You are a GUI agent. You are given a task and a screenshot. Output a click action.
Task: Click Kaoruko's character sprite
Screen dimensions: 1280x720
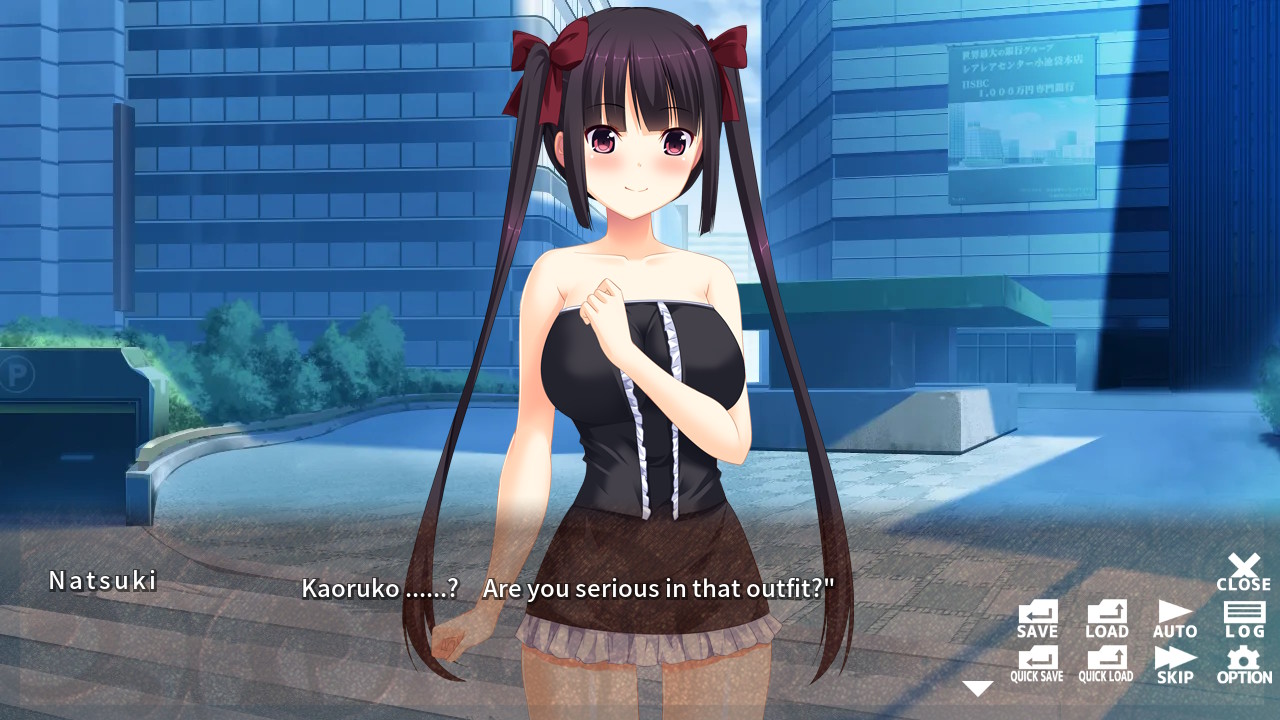[640, 350]
